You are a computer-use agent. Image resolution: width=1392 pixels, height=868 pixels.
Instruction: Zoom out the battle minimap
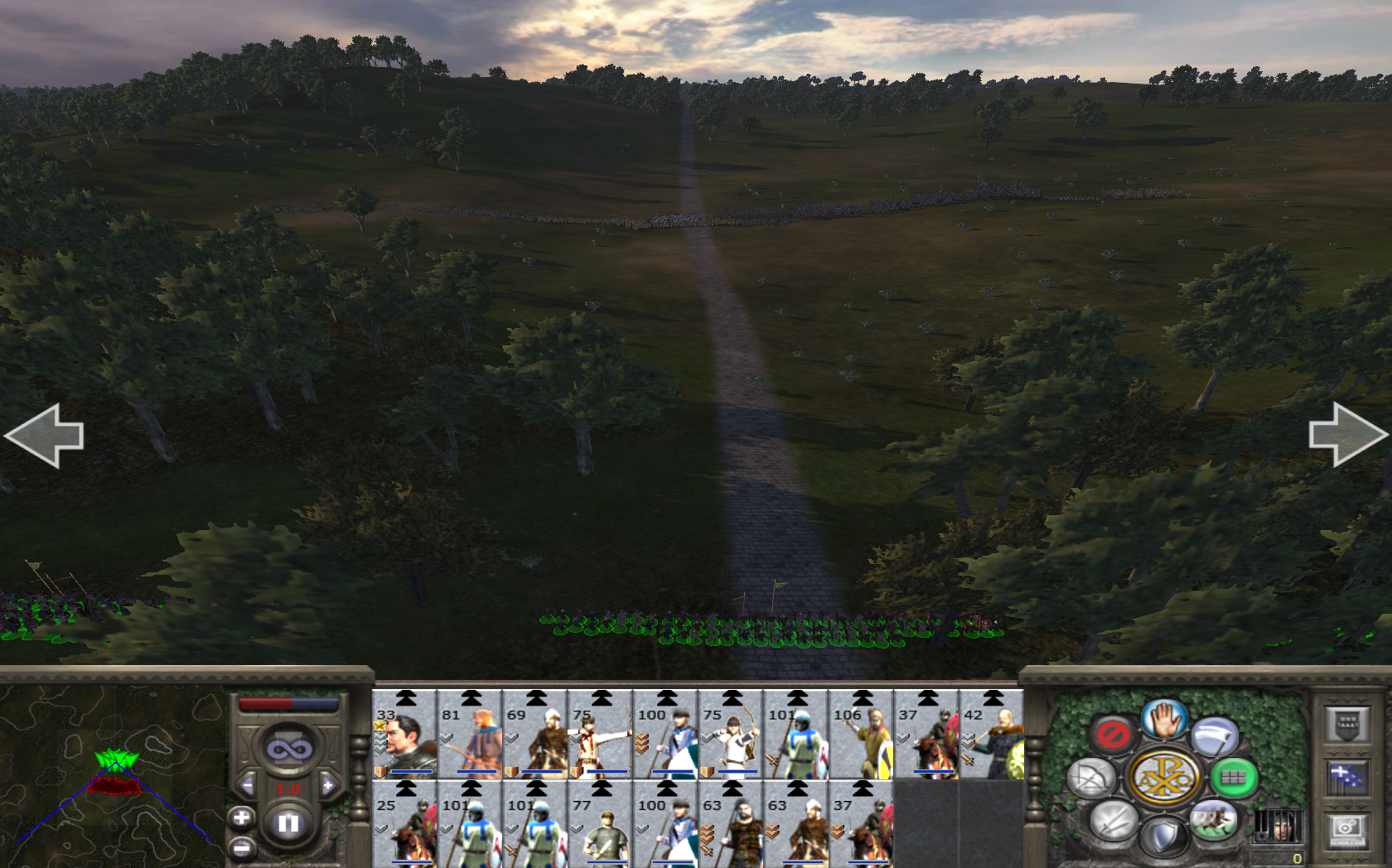point(241,847)
